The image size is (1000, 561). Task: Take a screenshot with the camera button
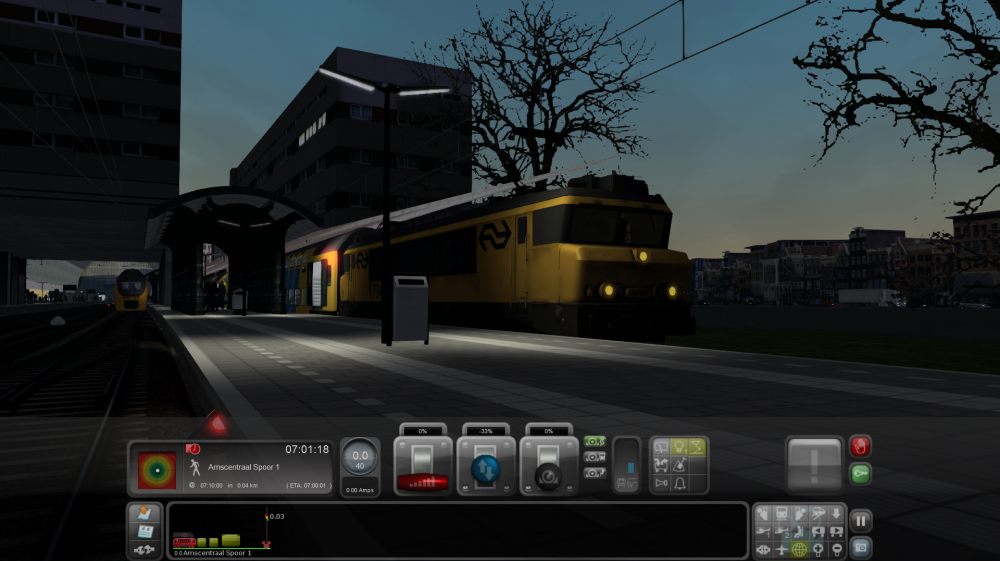click(861, 547)
